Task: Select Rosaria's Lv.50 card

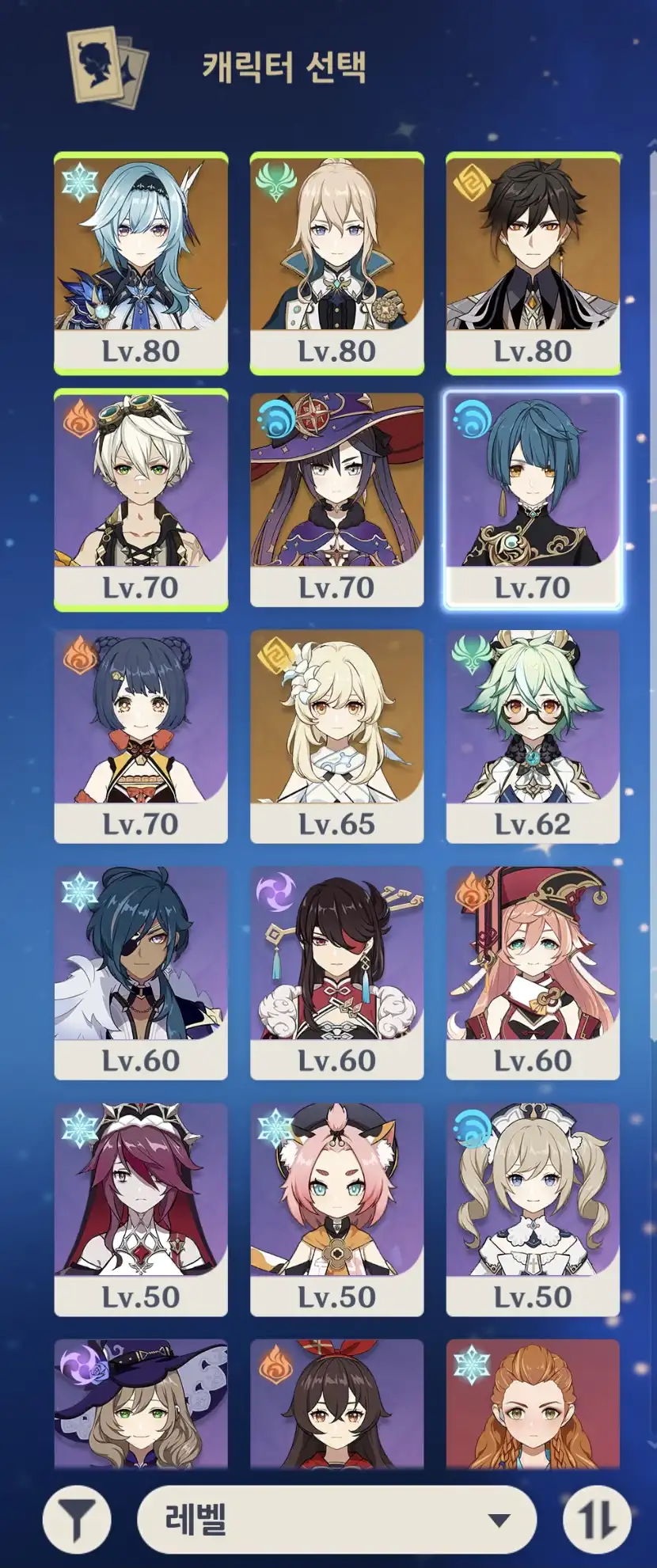Action: 141,1209
